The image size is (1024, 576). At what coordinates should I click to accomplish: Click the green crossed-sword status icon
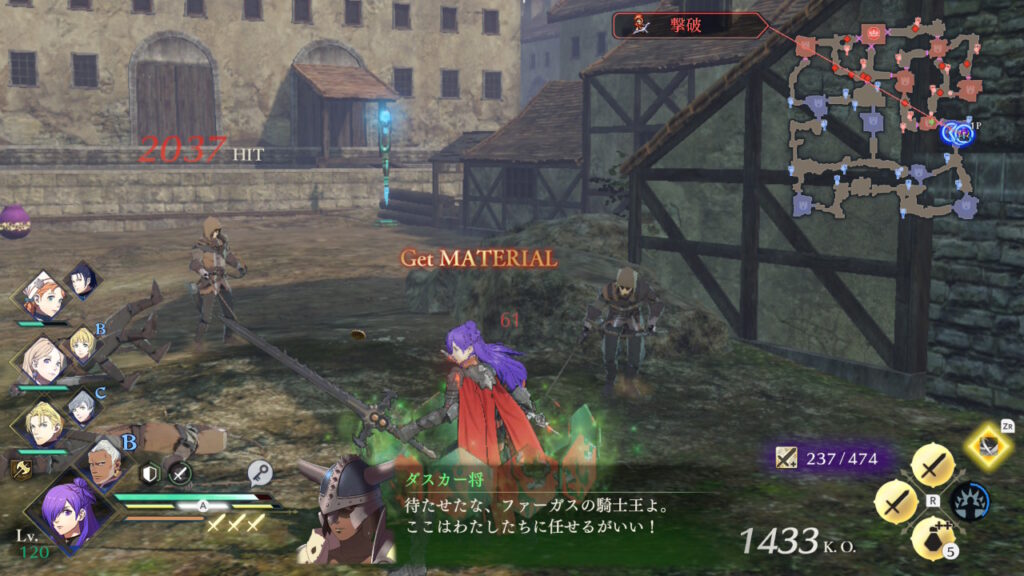180,476
